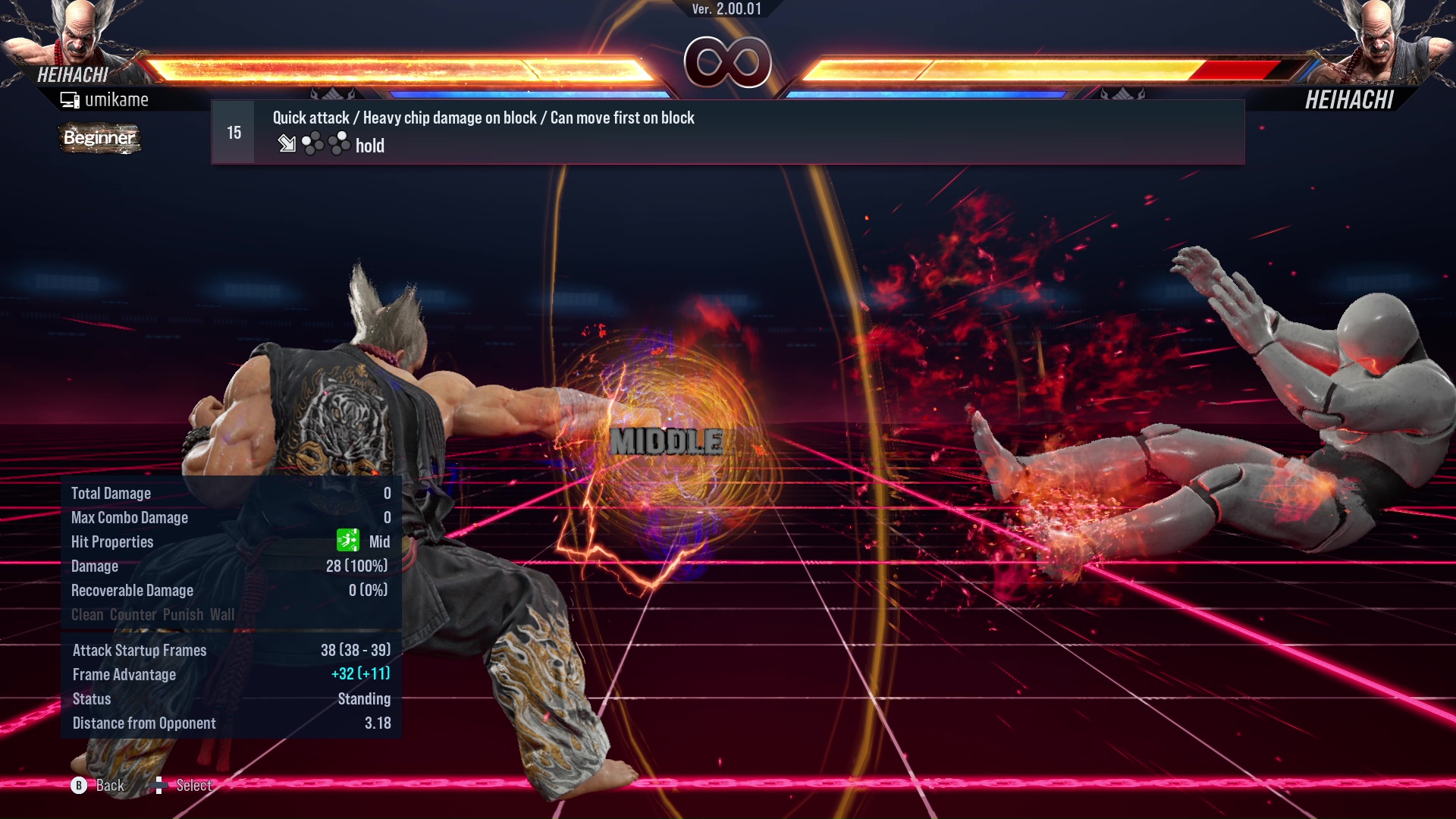Click the green Mid hit properties icon
This screenshot has width=1456, height=819.
coord(347,541)
